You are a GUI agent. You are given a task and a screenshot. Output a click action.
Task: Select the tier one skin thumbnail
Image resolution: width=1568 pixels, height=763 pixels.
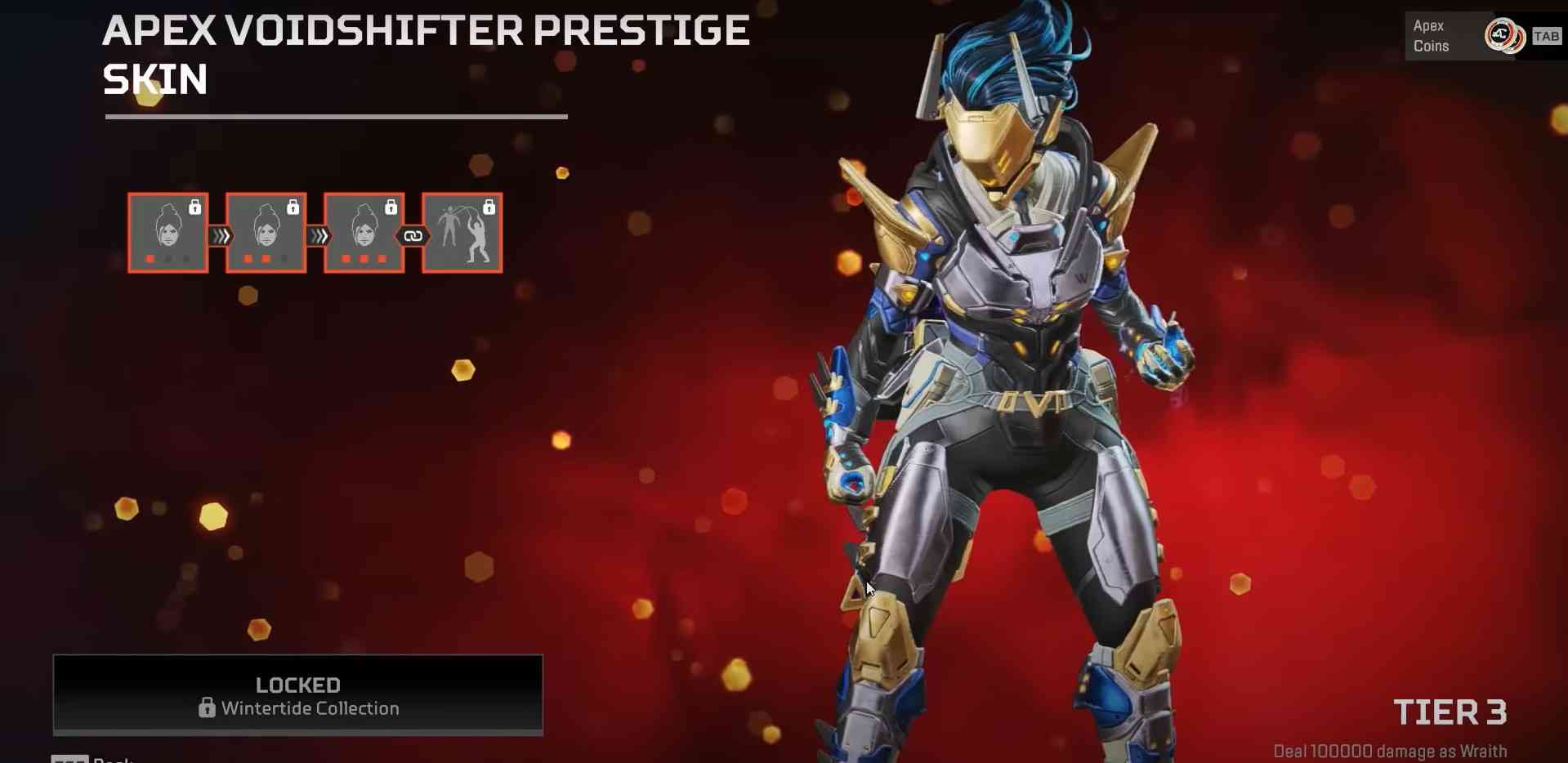coord(168,233)
